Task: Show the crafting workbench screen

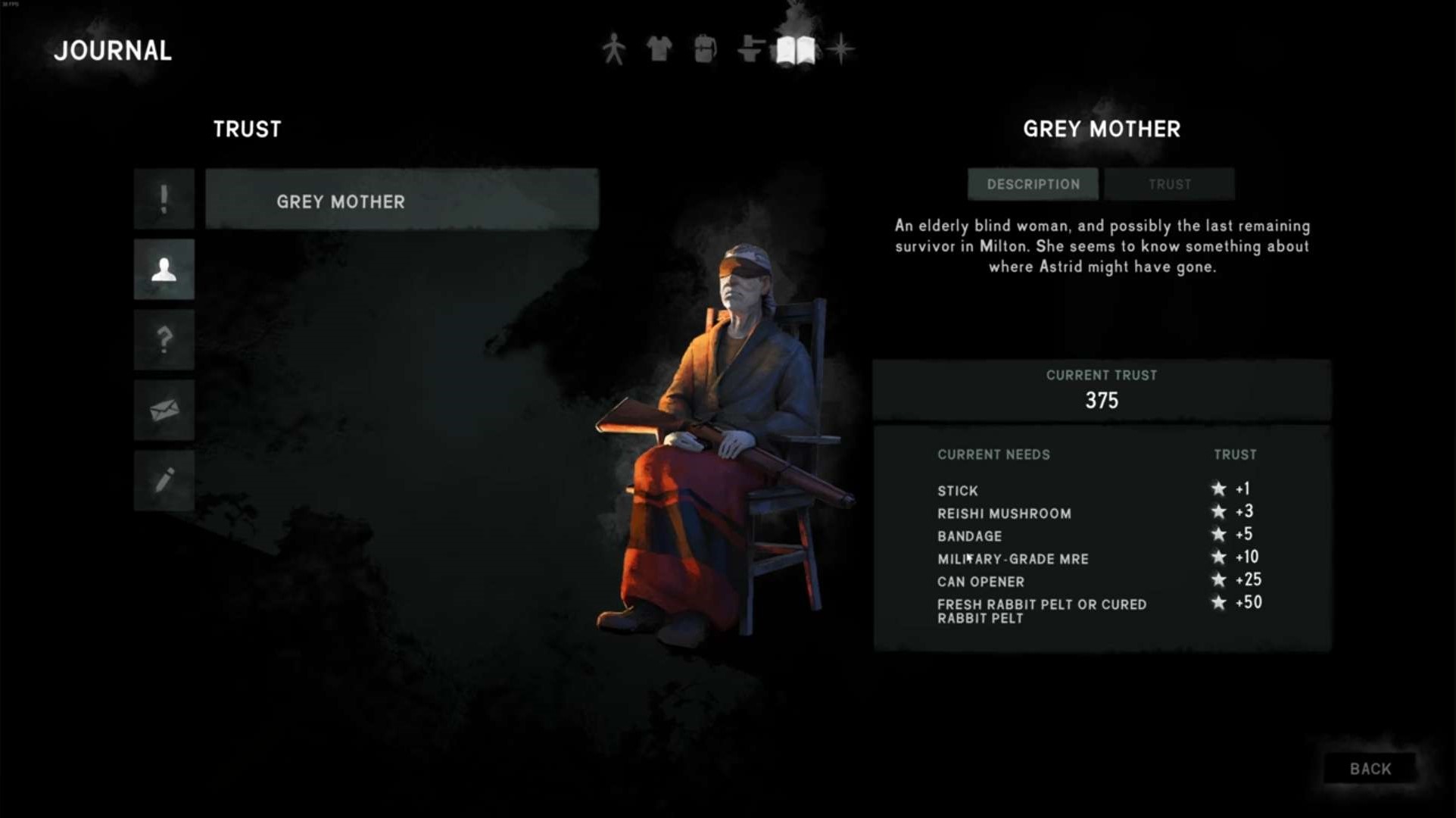Action: pyautogui.click(x=750, y=49)
